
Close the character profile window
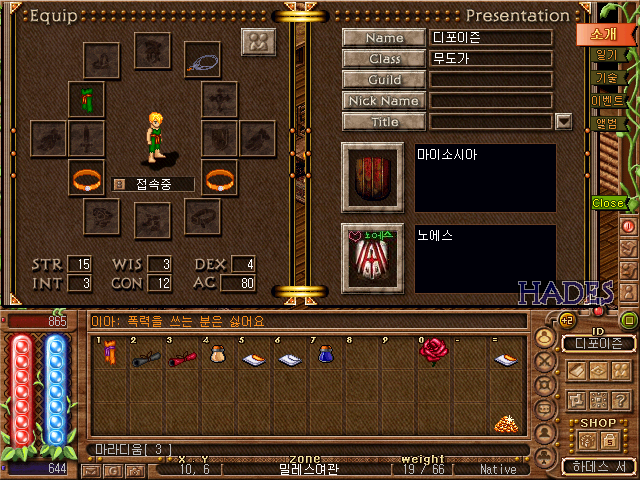pos(607,203)
